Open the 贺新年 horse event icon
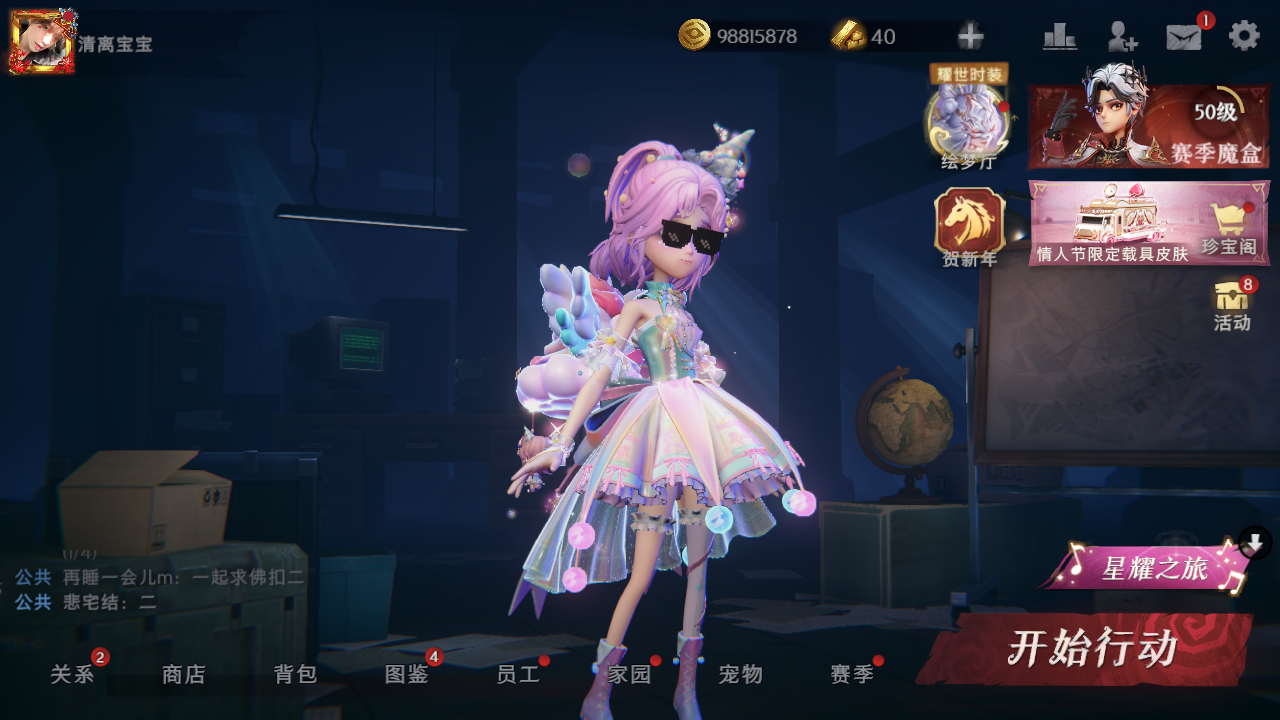Viewport: 1280px width, 720px height. [969, 228]
